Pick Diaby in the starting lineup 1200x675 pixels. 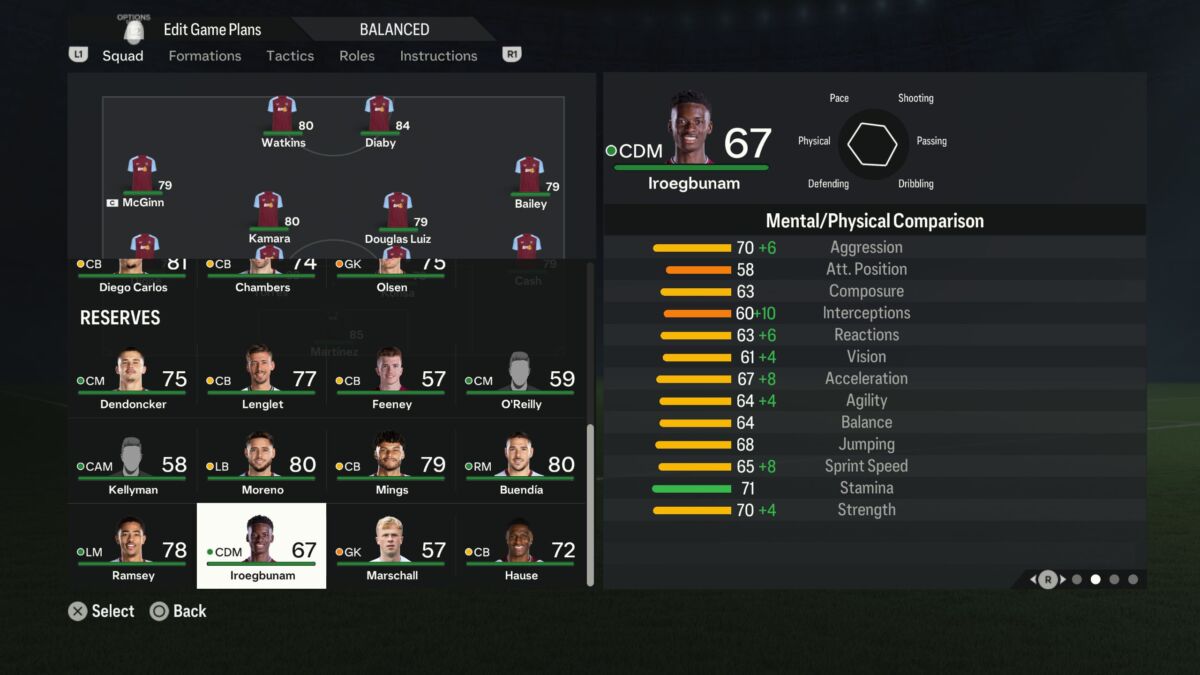pyautogui.click(x=379, y=120)
